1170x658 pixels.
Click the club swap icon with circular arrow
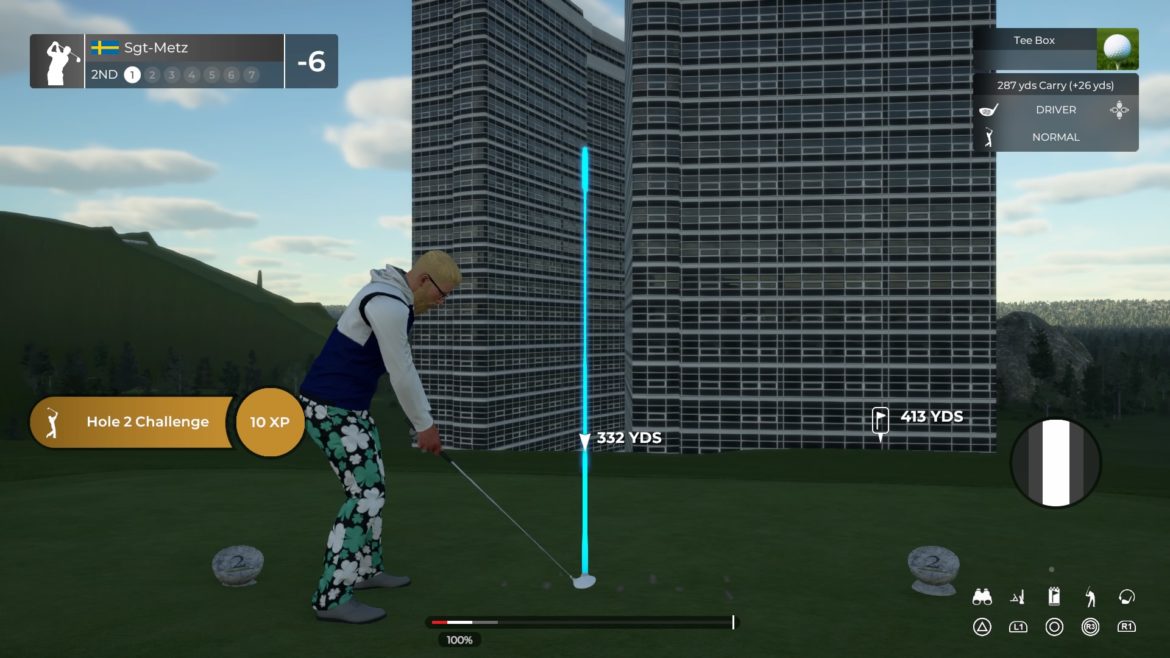pyautogui.click(x=1127, y=597)
